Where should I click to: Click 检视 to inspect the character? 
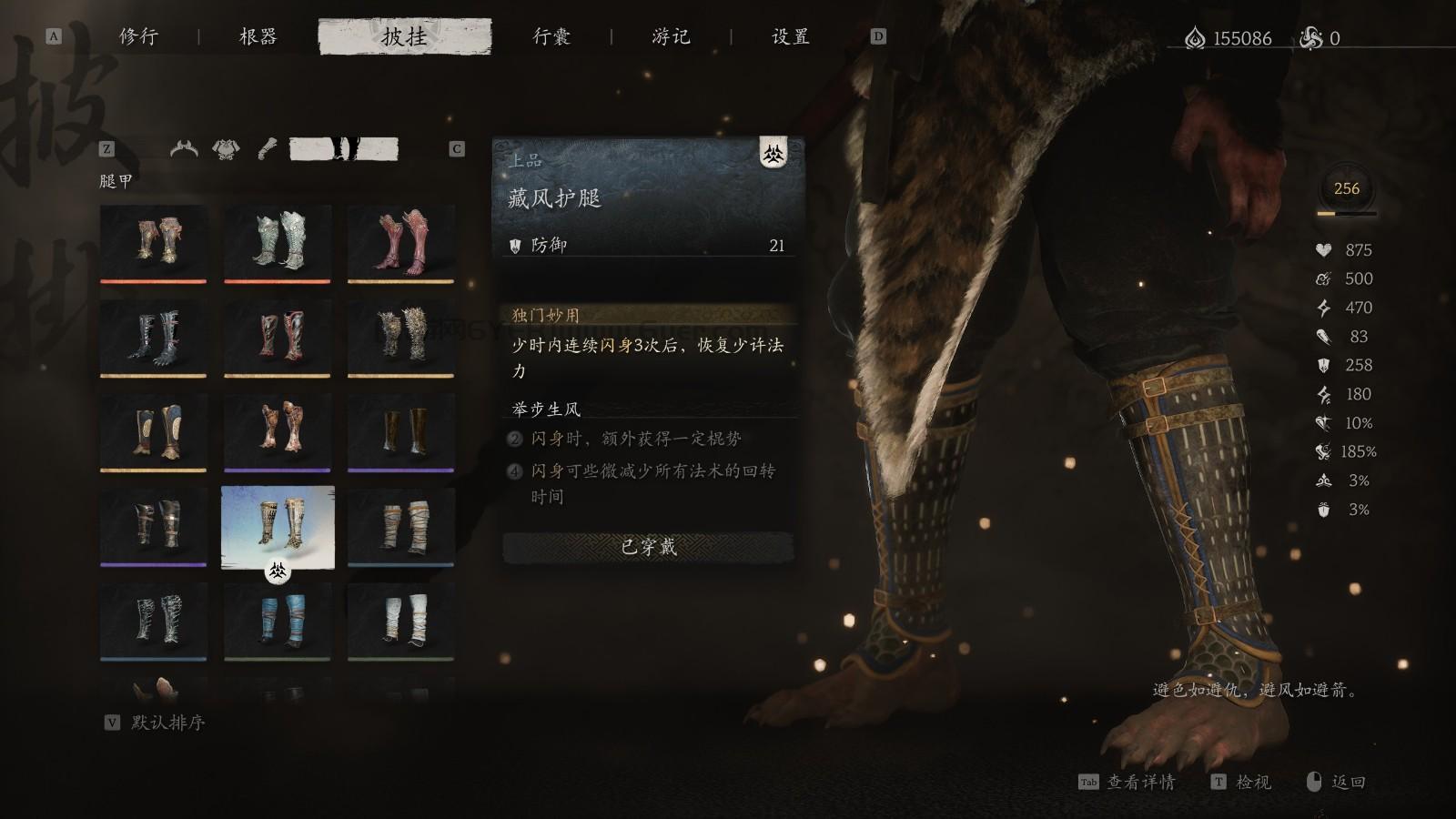point(1257,783)
